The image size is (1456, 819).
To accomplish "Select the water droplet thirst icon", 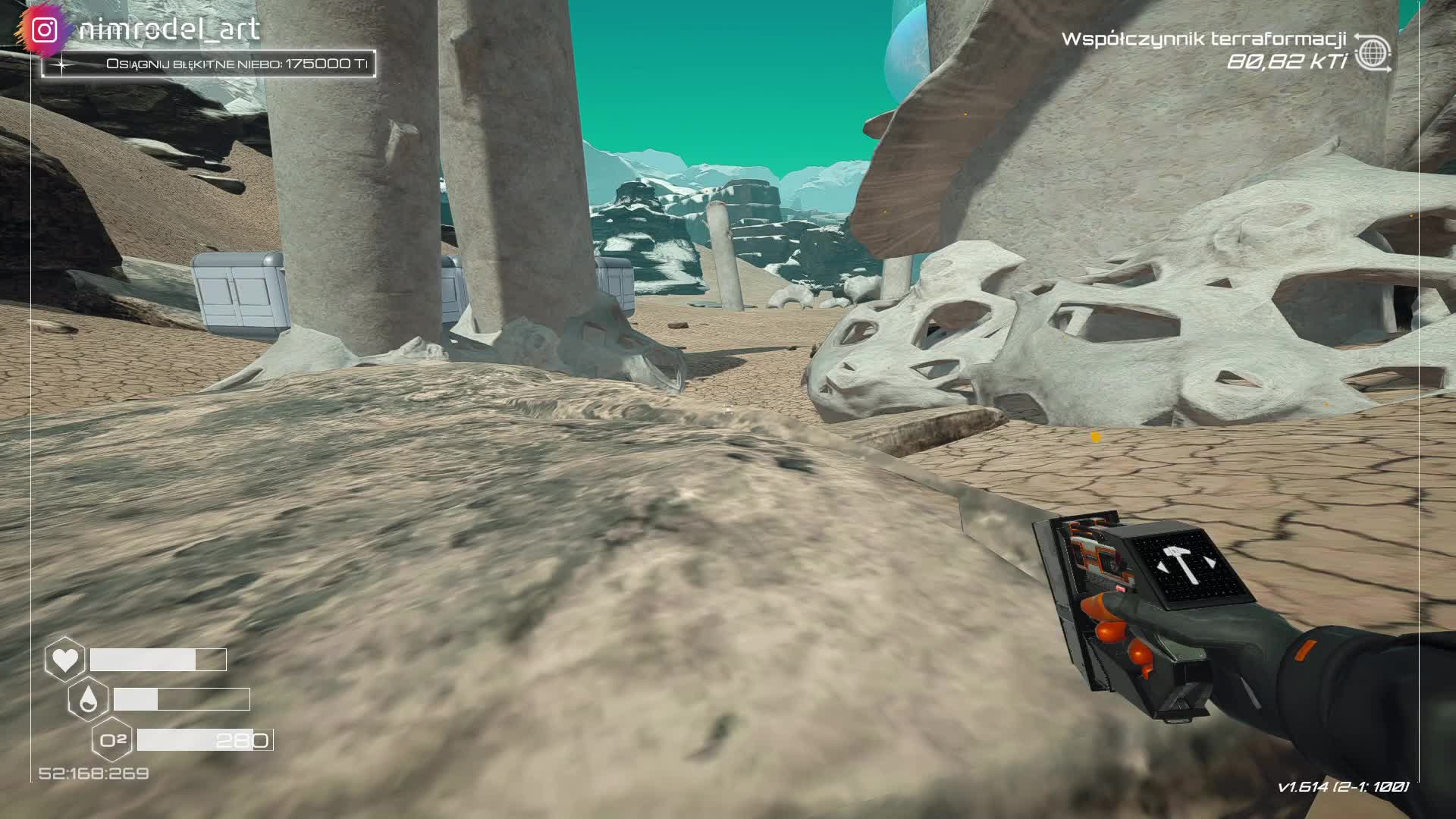I will (88, 699).
